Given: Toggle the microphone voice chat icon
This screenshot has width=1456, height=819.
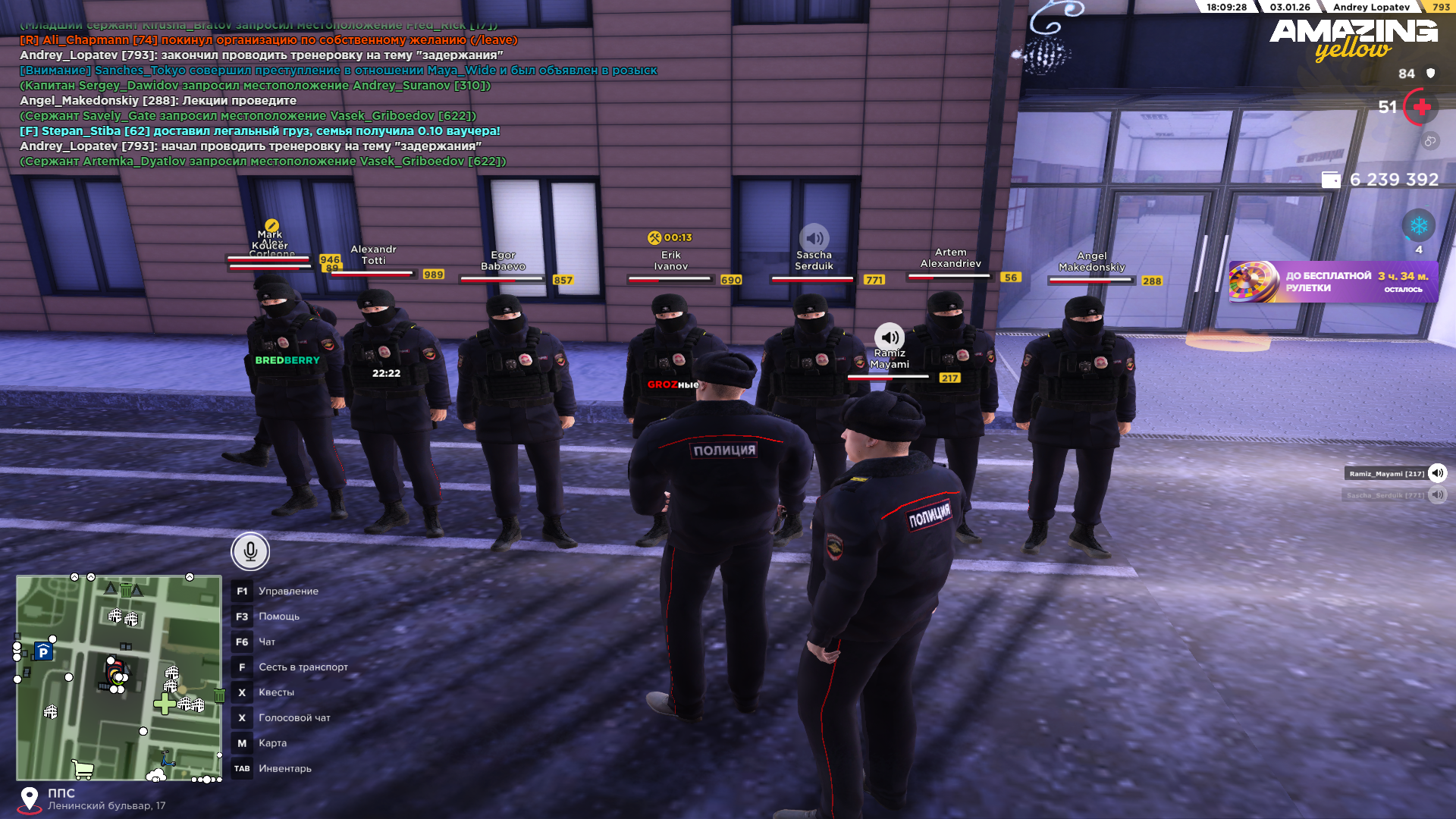Looking at the screenshot, I should pyautogui.click(x=250, y=551).
